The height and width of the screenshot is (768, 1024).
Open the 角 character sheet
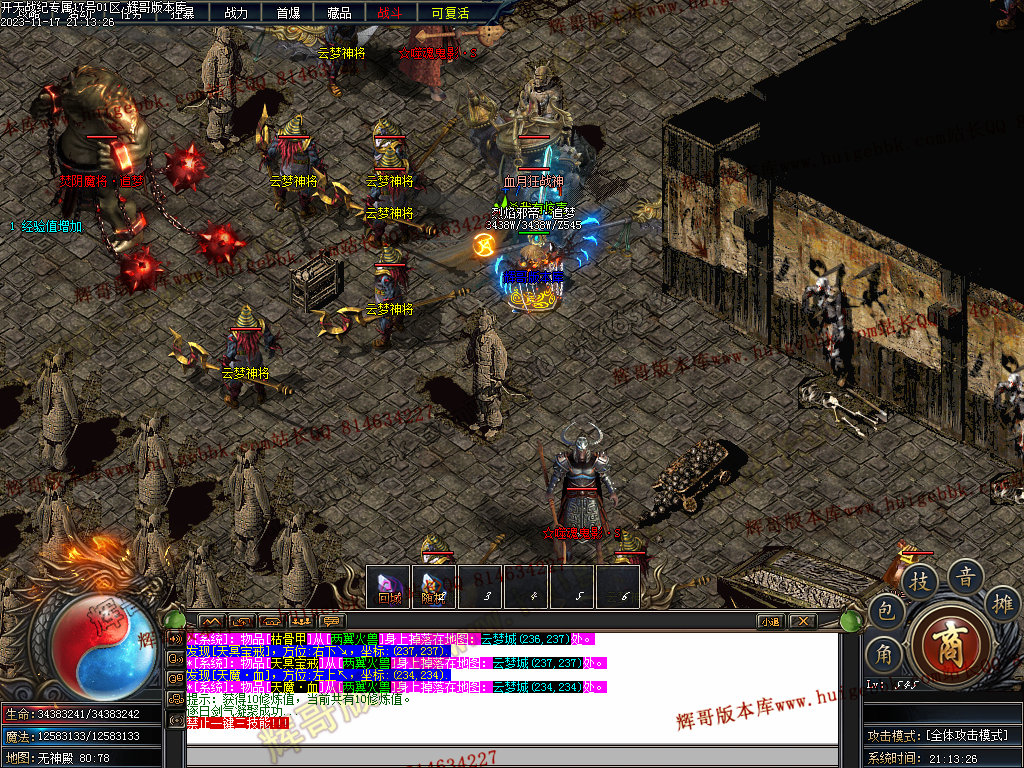click(886, 654)
